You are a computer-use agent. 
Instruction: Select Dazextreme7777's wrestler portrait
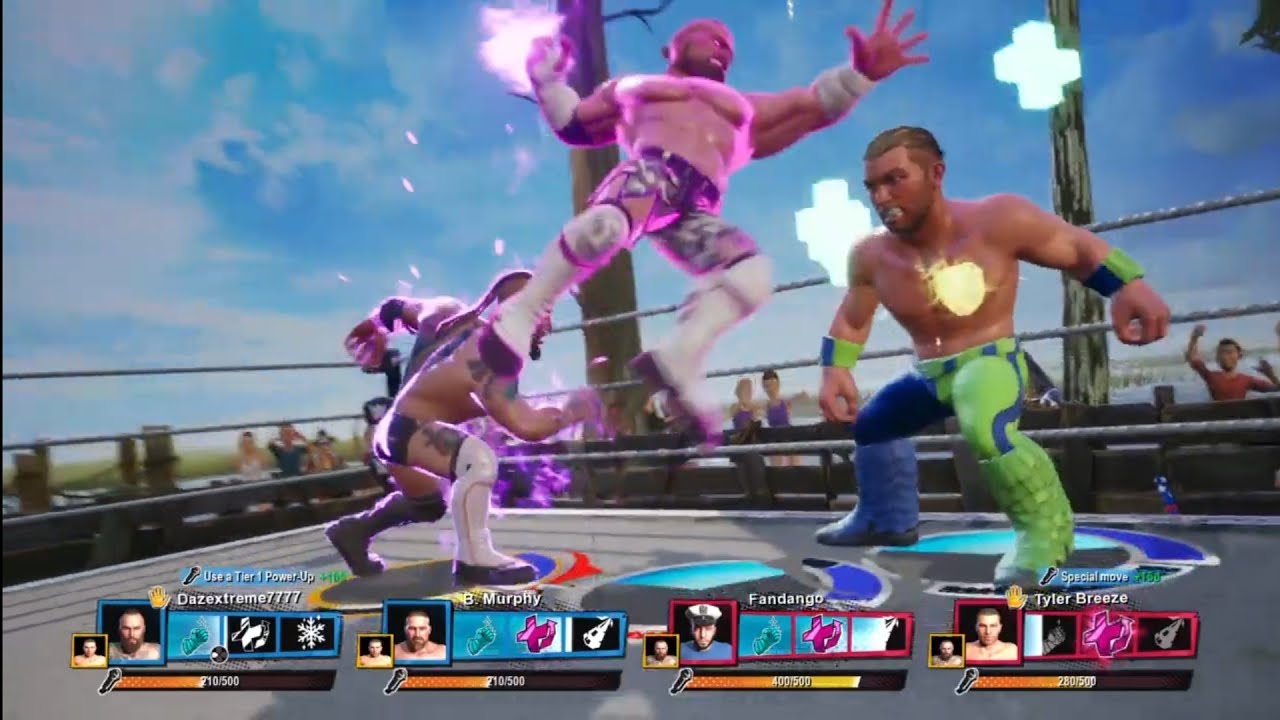point(131,633)
